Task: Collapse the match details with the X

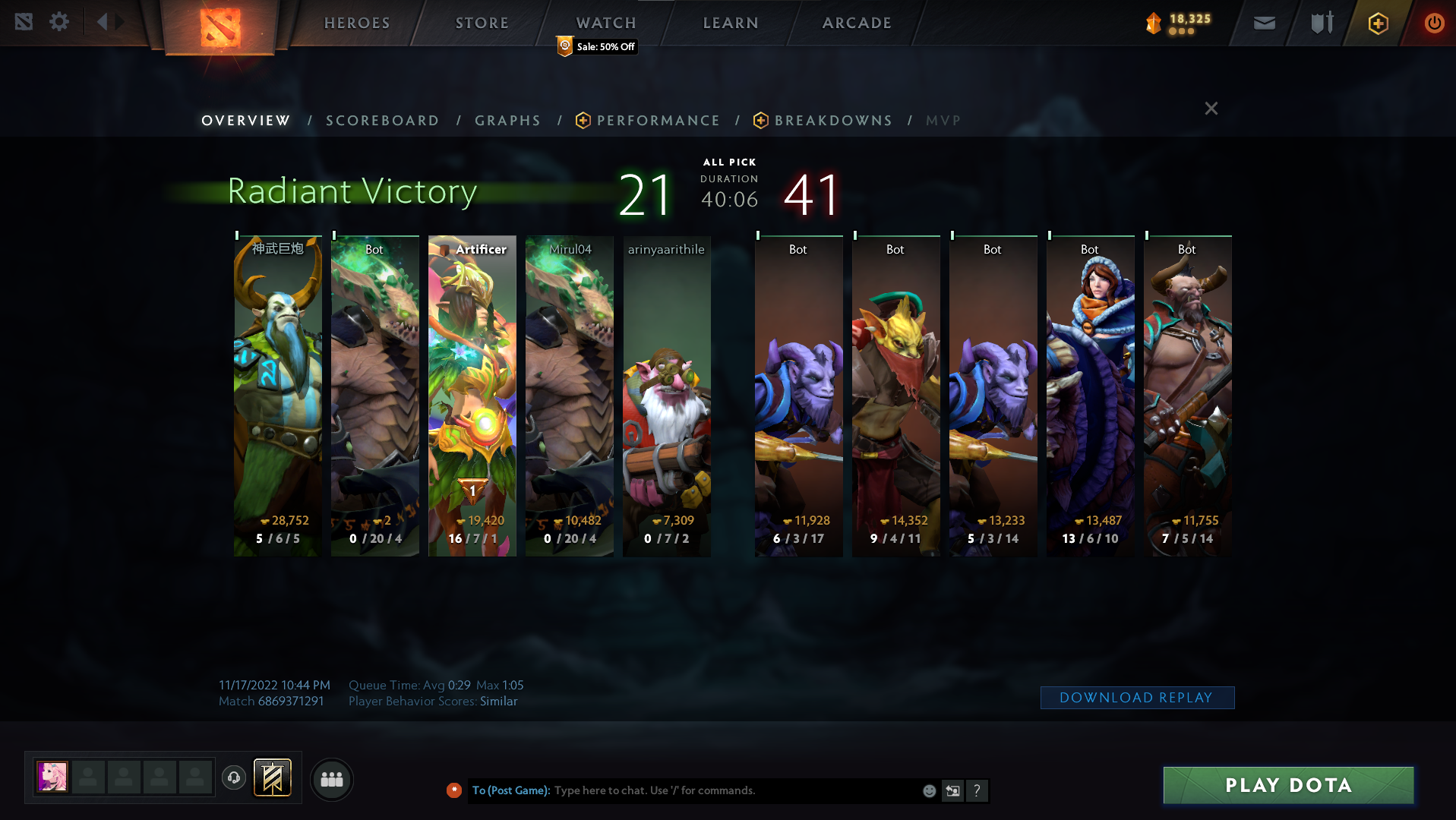Action: pos(1211,109)
